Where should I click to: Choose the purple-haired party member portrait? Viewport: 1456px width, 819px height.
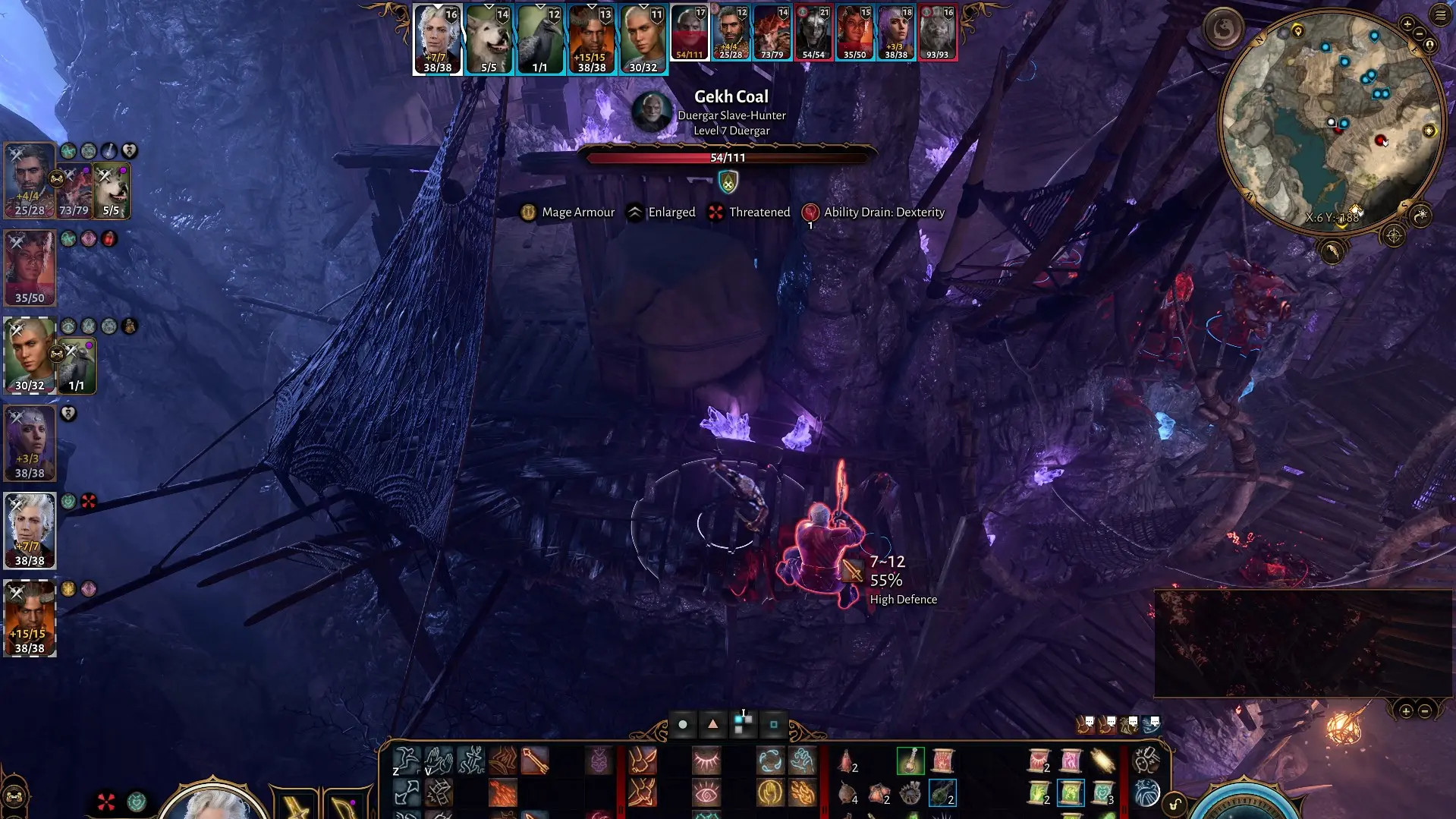pos(30,443)
